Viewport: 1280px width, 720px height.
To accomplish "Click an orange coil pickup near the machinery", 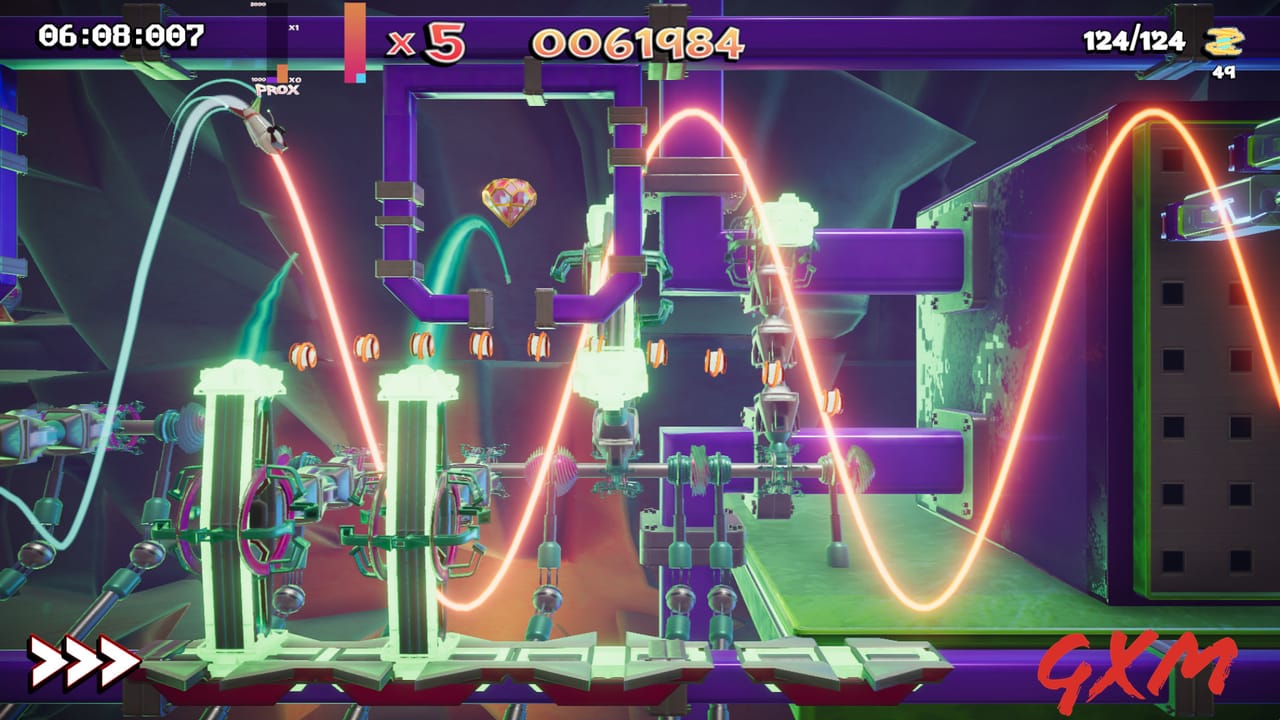I will (x=423, y=345).
